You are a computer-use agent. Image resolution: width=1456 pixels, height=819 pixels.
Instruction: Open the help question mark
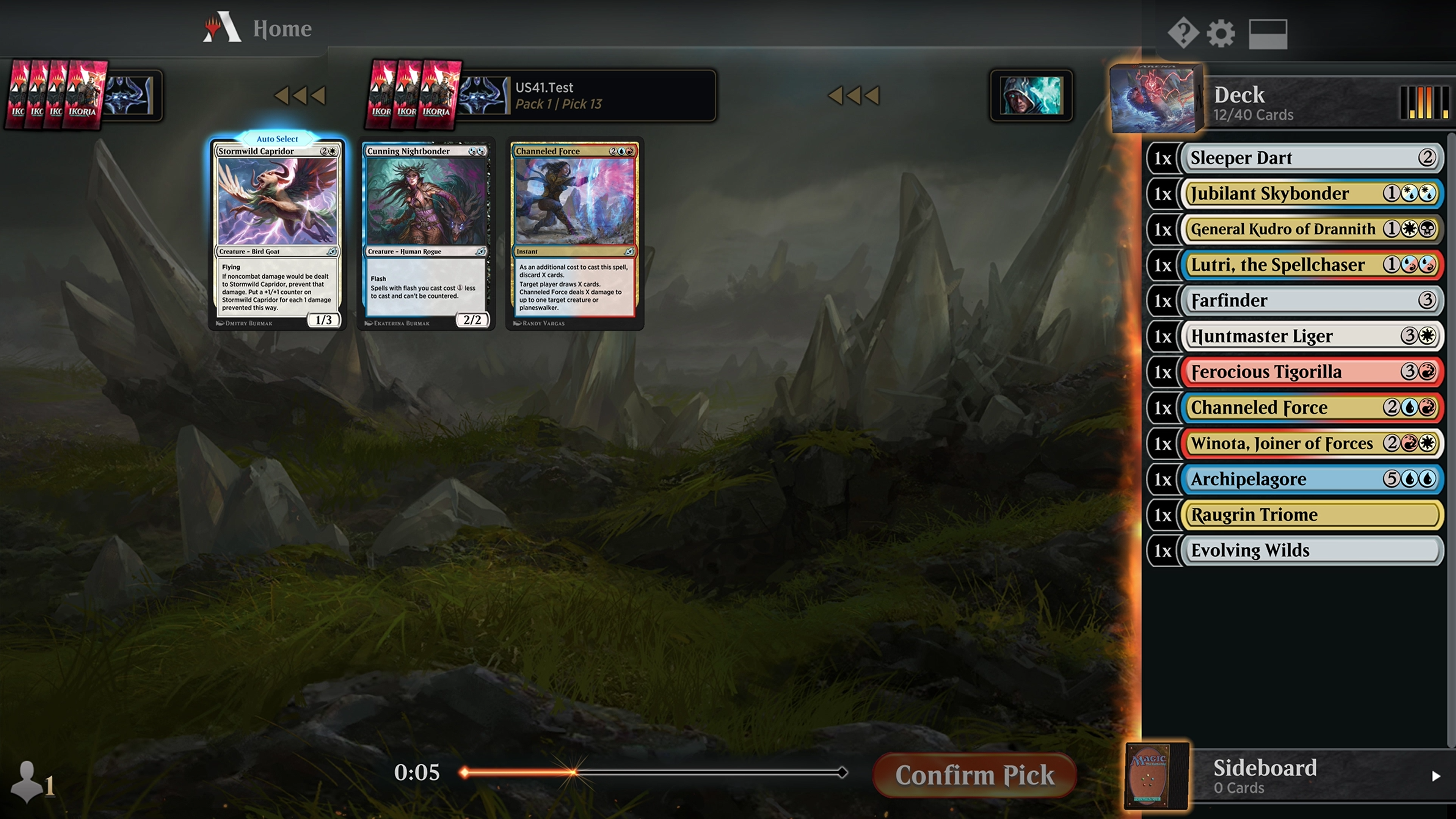coord(1183,33)
